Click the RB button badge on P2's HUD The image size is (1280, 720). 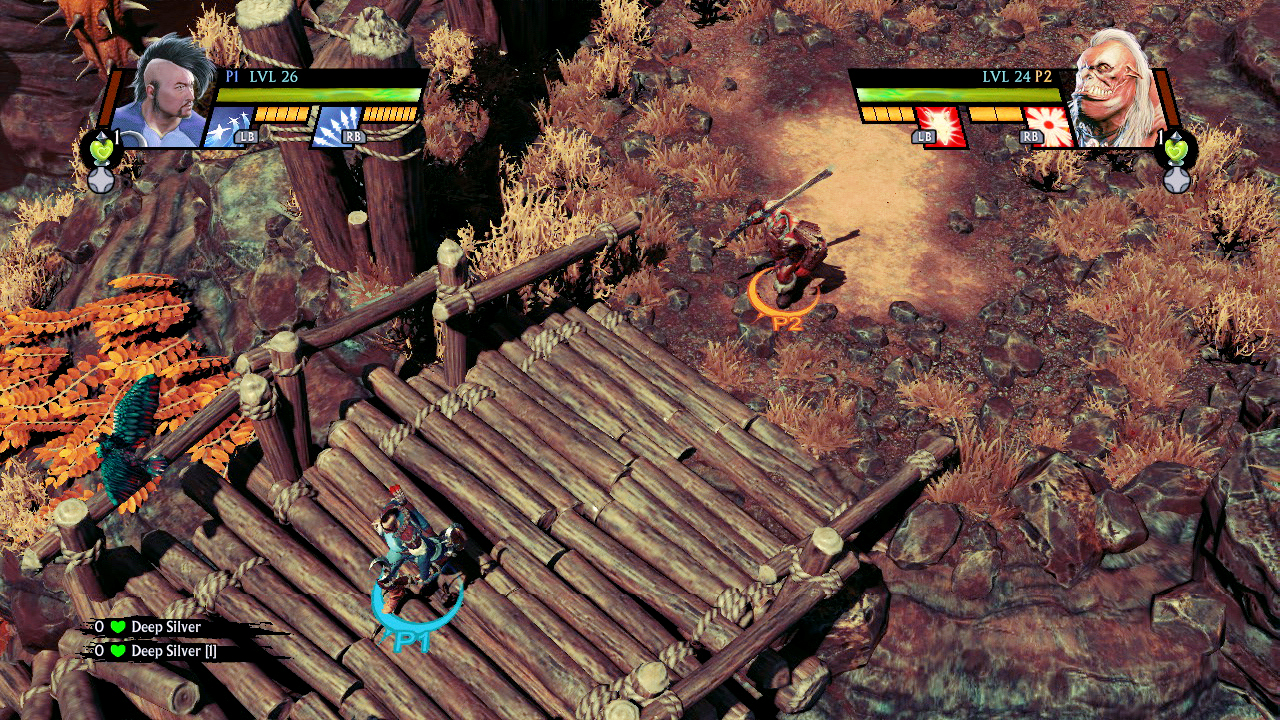(x=1029, y=135)
